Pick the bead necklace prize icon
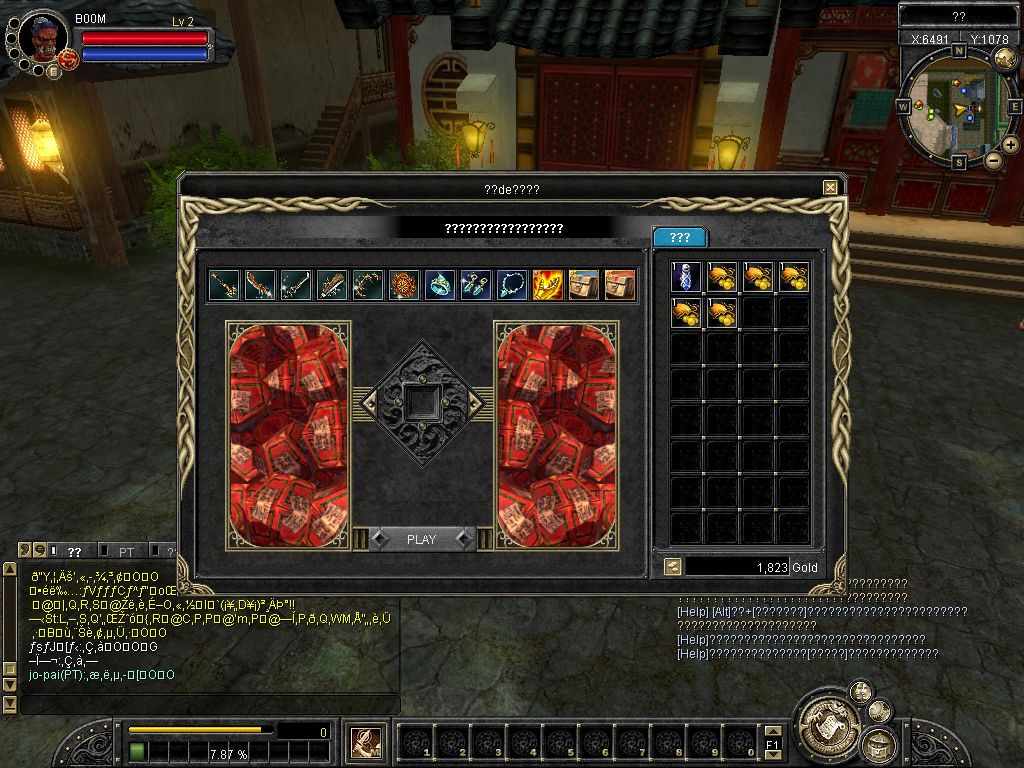This screenshot has width=1024, height=768. click(x=512, y=285)
